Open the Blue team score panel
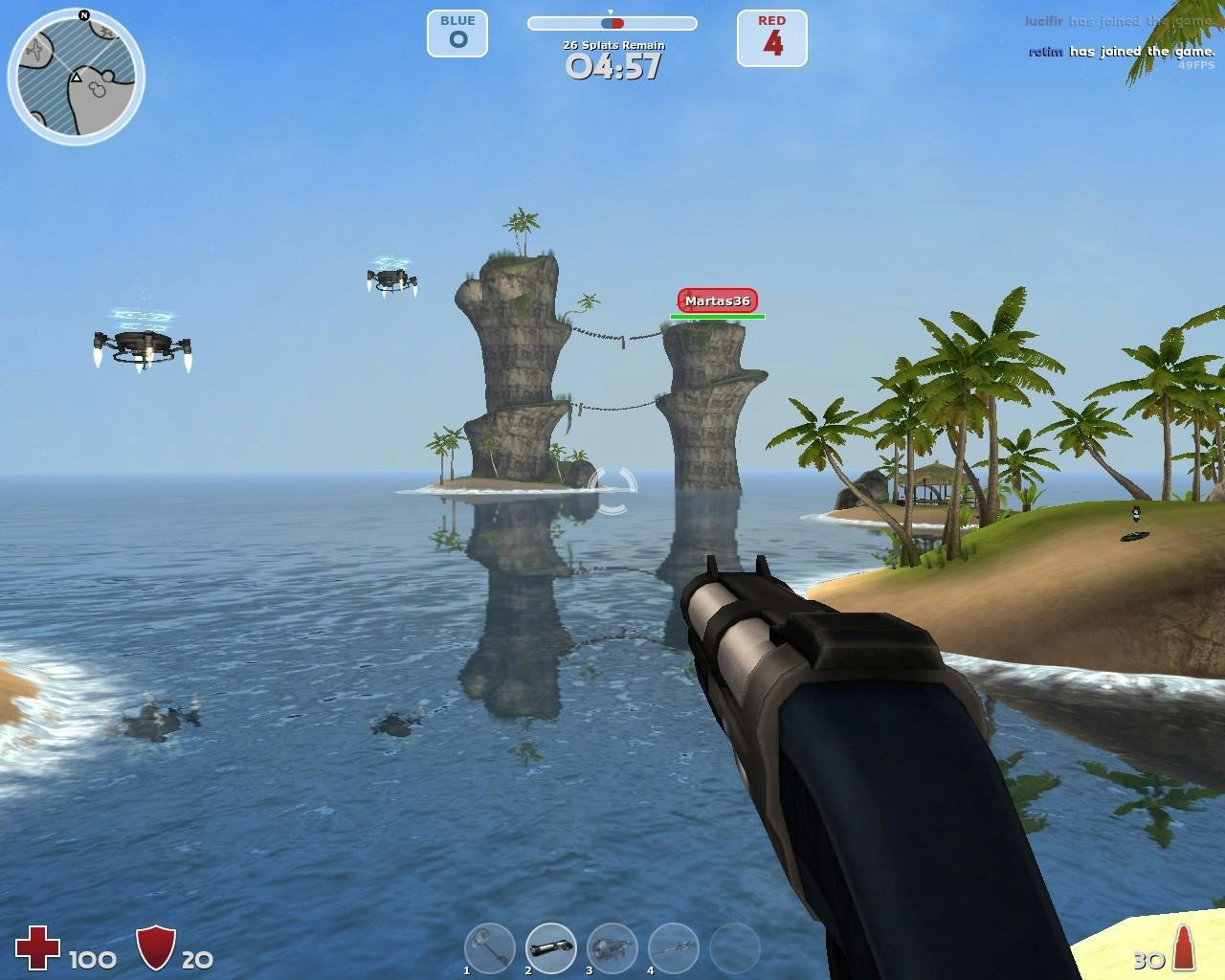1225x980 pixels. (x=457, y=34)
